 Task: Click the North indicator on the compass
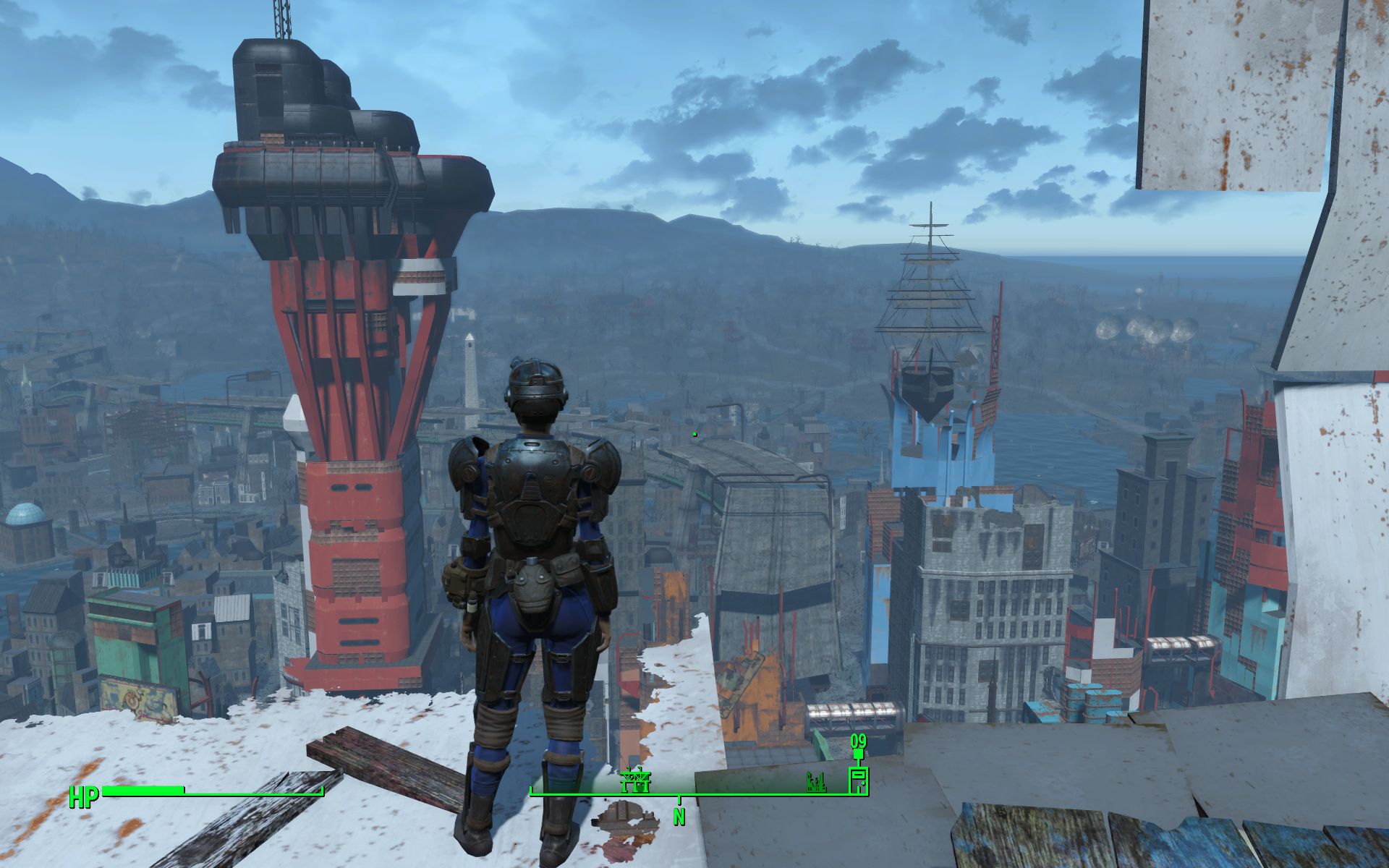coord(679,817)
